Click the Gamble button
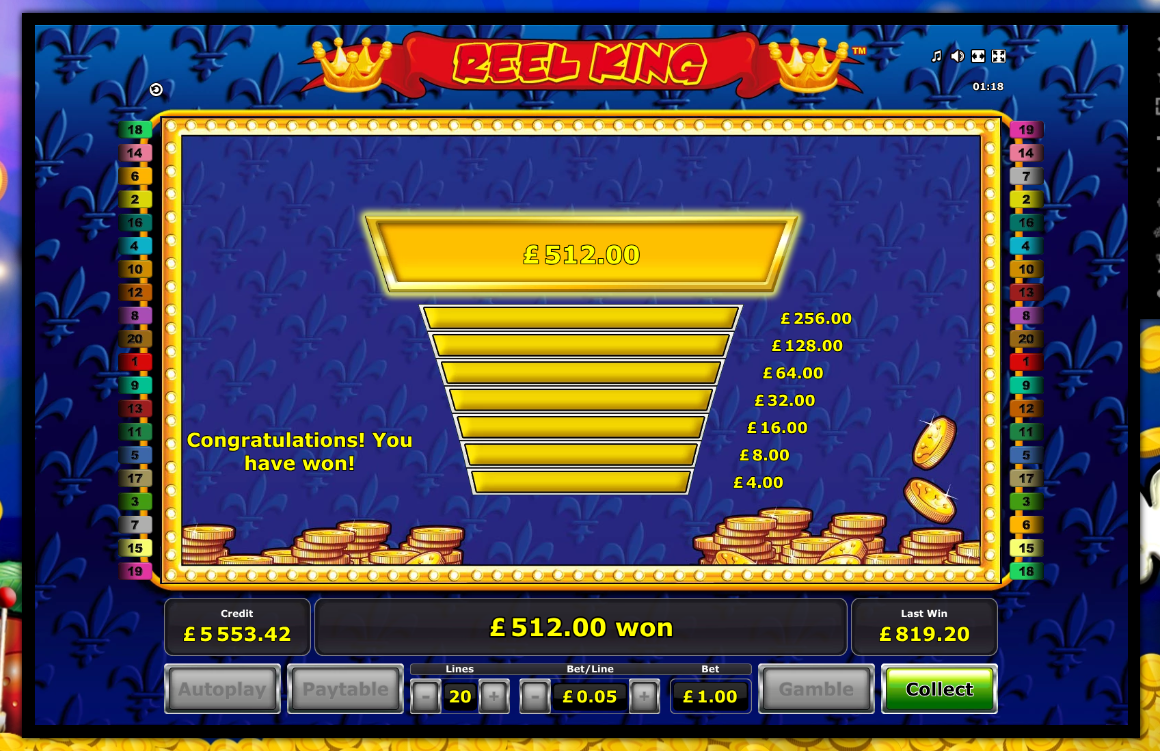1160x751 pixels. (x=816, y=689)
